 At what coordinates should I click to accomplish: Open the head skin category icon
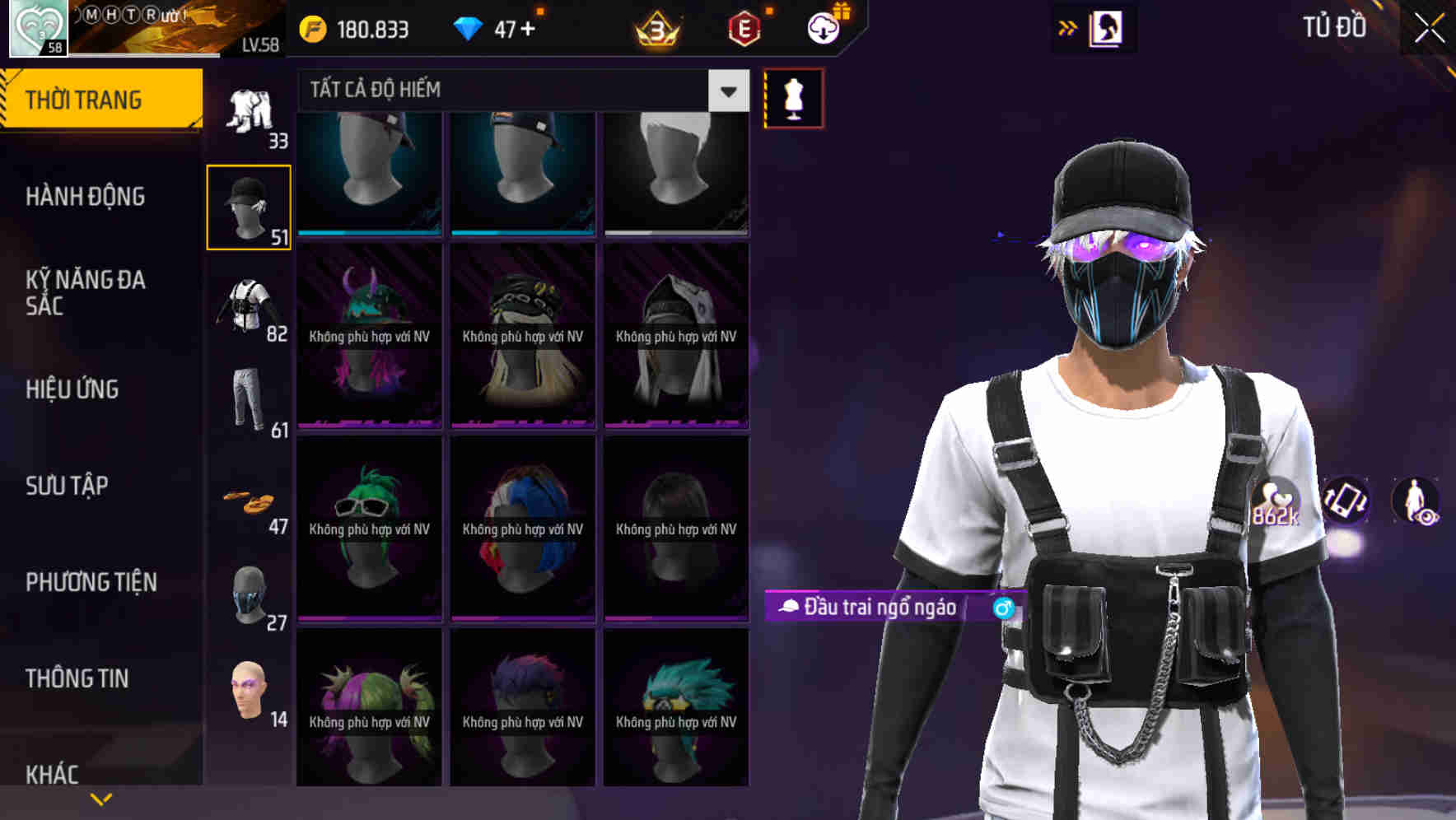click(250, 694)
